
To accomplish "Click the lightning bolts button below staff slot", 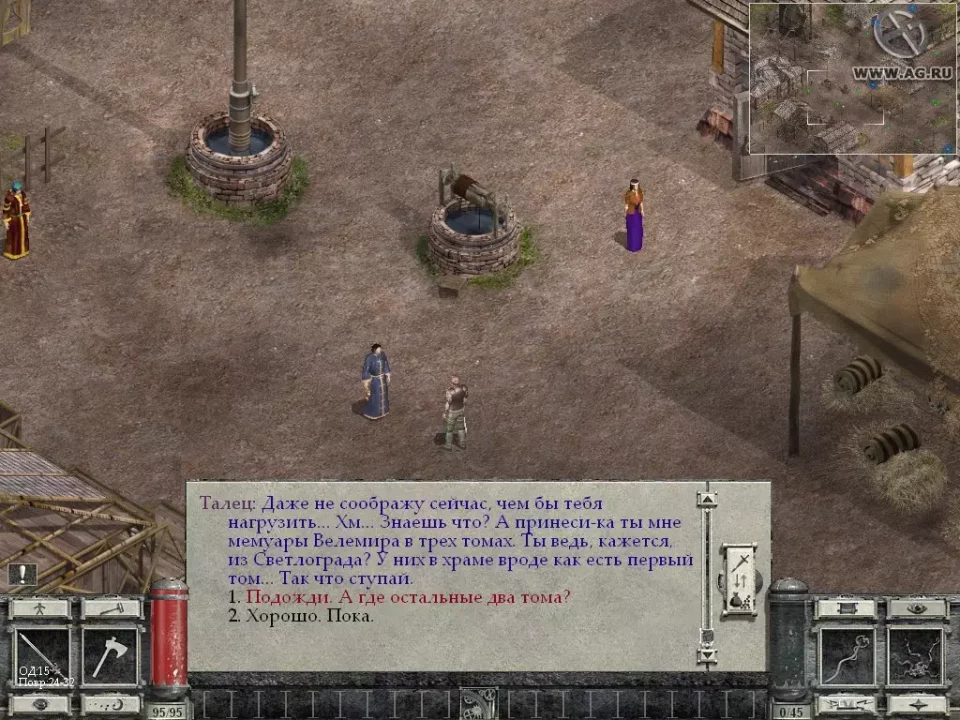I will [847, 704].
